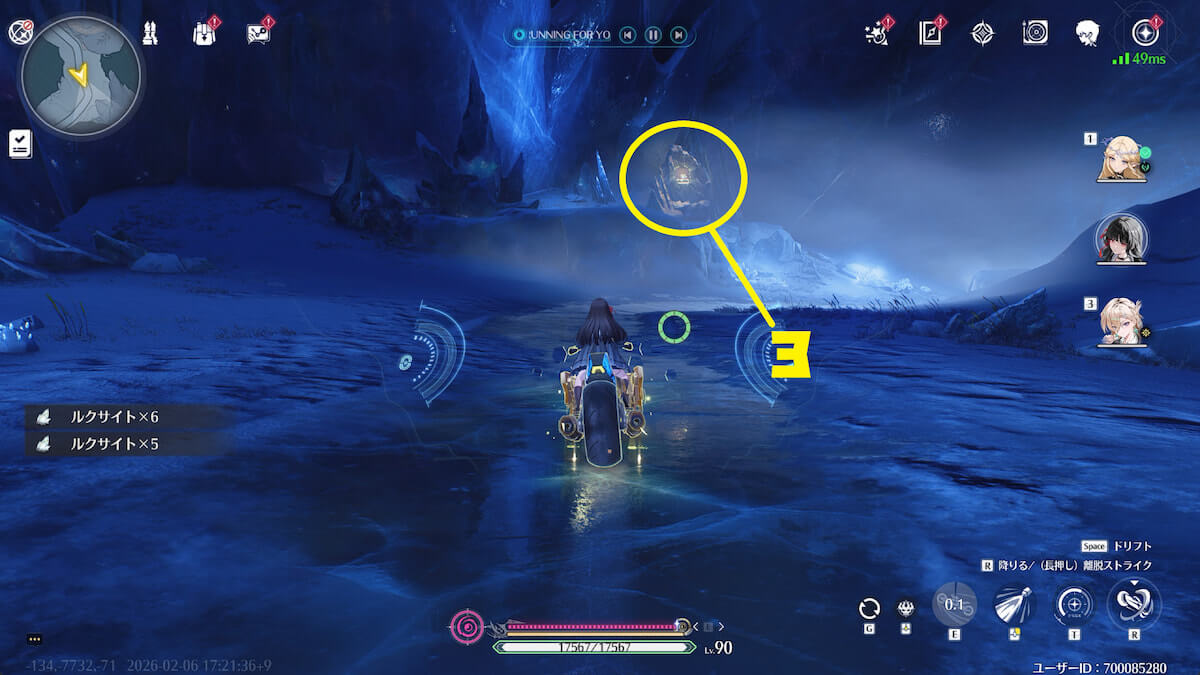Screen dimensions: 1200x675
Task: Open the guidebook compass icon
Action: [930, 33]
